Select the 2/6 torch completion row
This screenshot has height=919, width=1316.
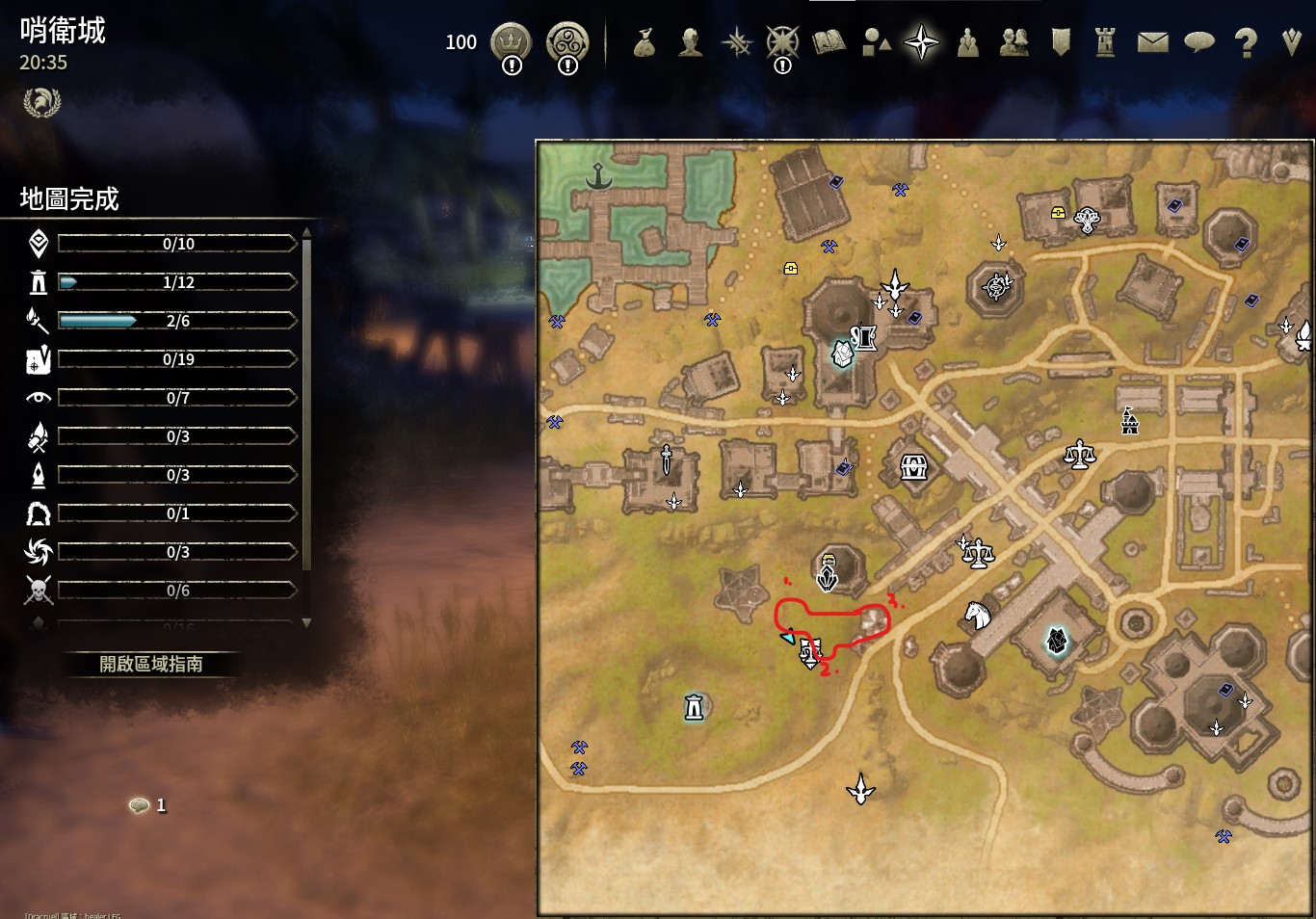tap(177, 321)
